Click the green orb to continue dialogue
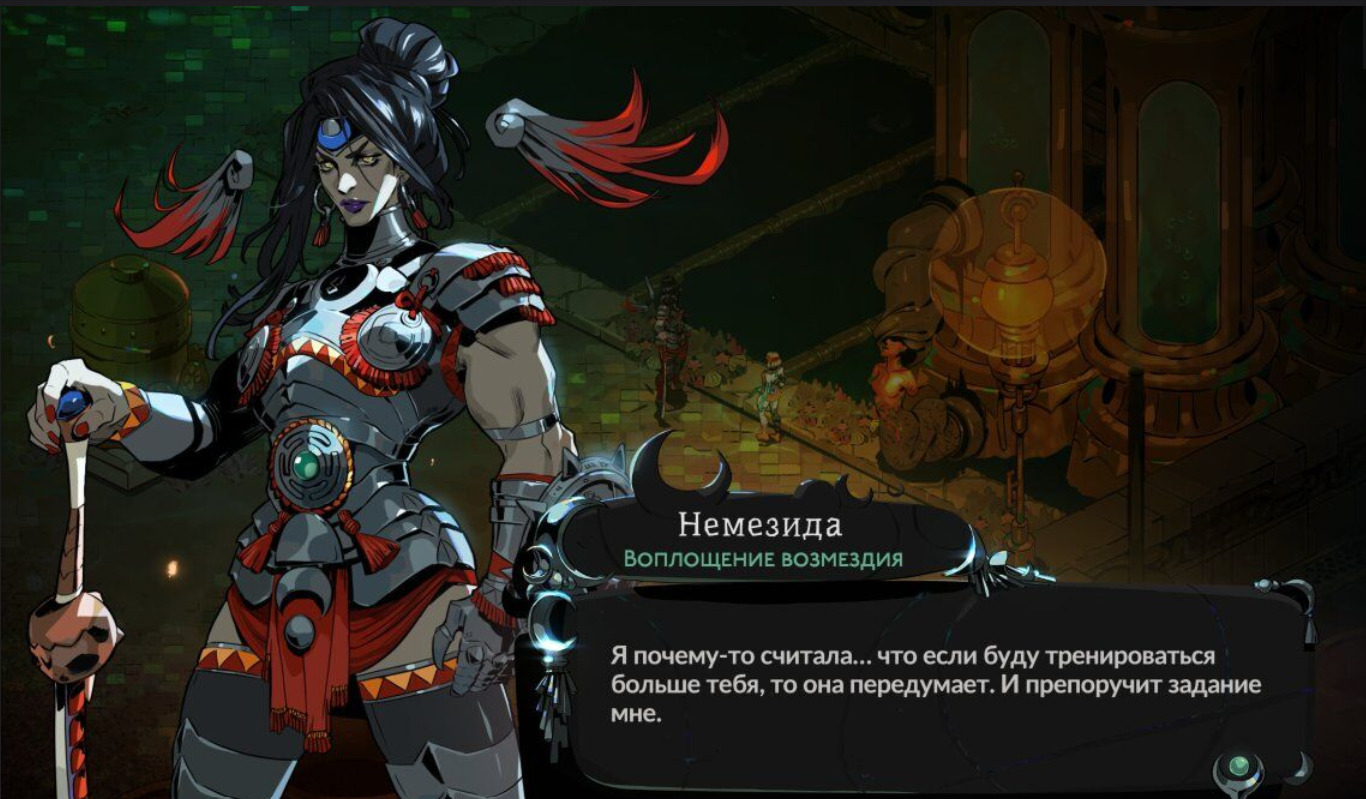 (1239, 767)
